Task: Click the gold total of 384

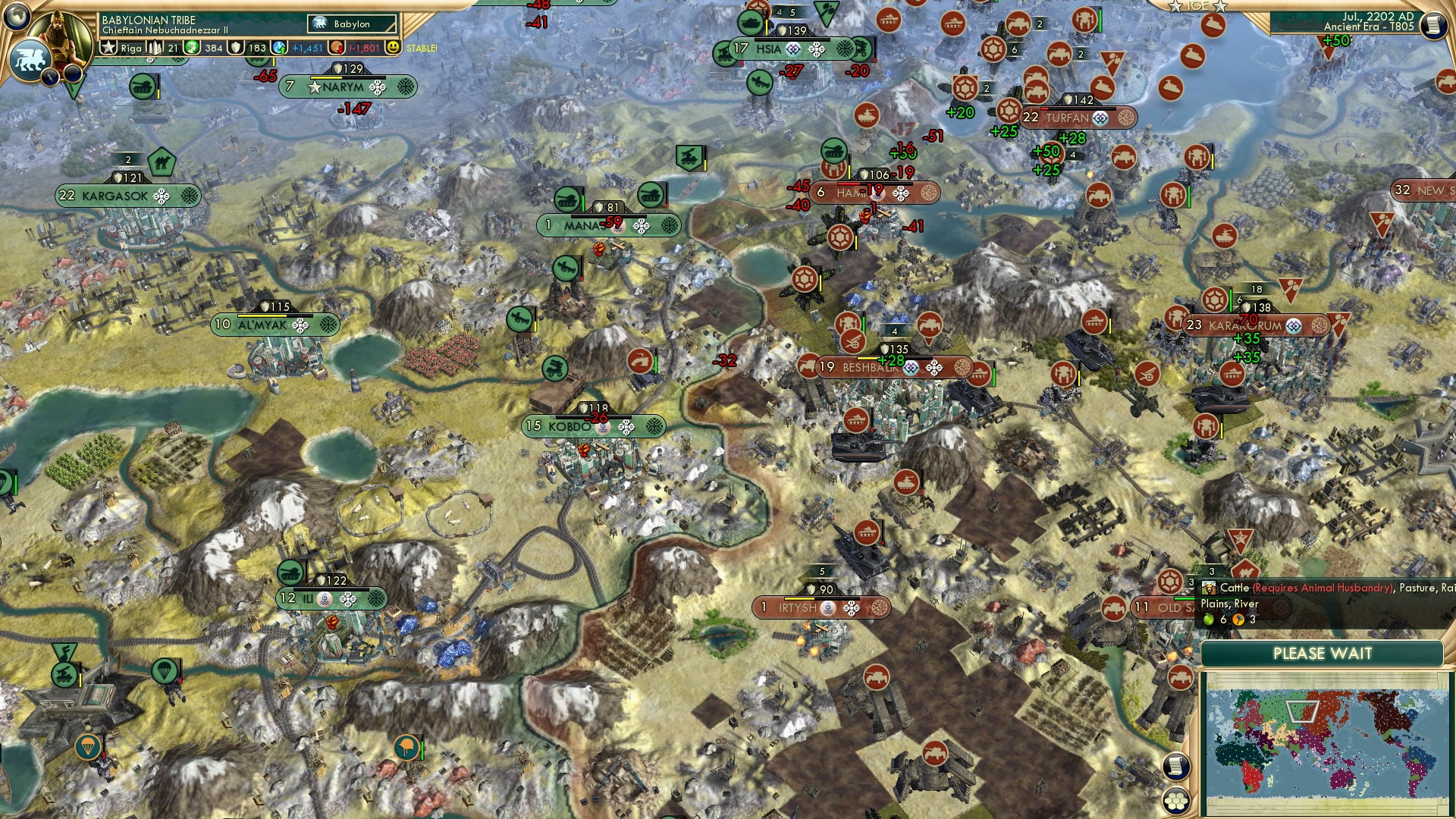Action: point(215,48)
